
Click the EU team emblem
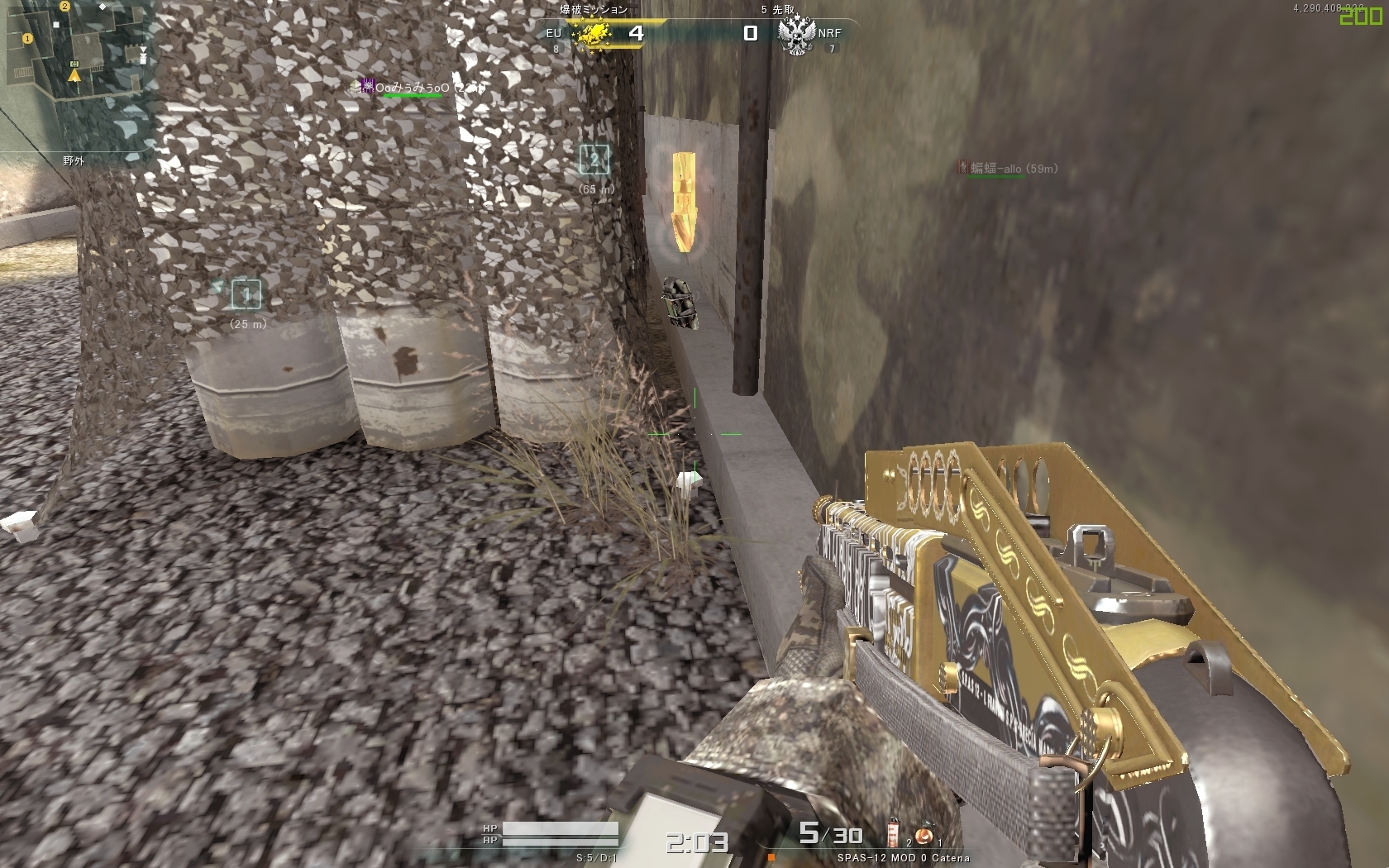[592, 34]
